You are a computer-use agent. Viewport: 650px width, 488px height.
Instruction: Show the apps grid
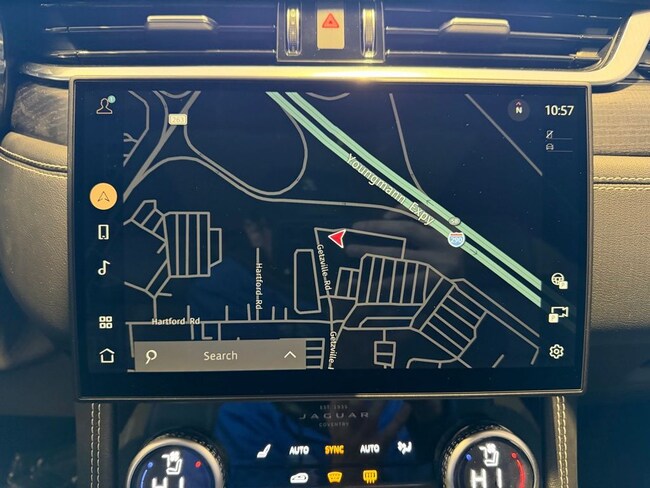(x=105, y=322)
